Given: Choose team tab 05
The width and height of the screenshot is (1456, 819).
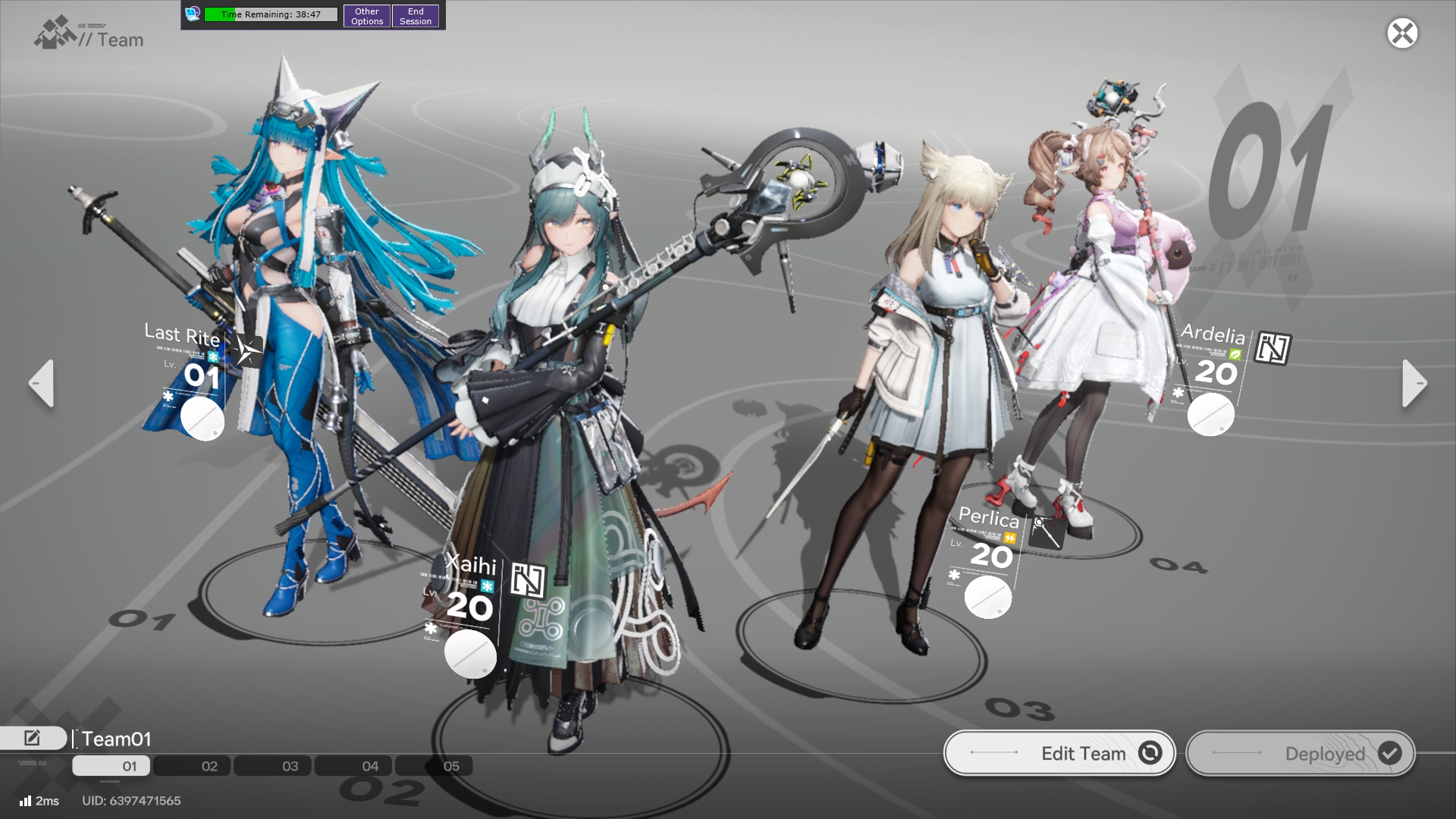Looking at the screenshot, I should [x=450, y=766].
